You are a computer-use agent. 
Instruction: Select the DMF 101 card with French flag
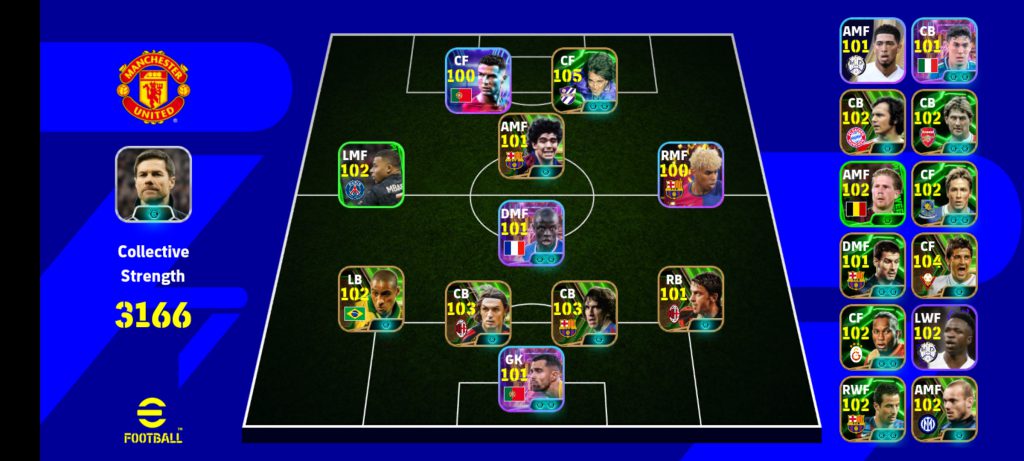click(x=531, y=233)
